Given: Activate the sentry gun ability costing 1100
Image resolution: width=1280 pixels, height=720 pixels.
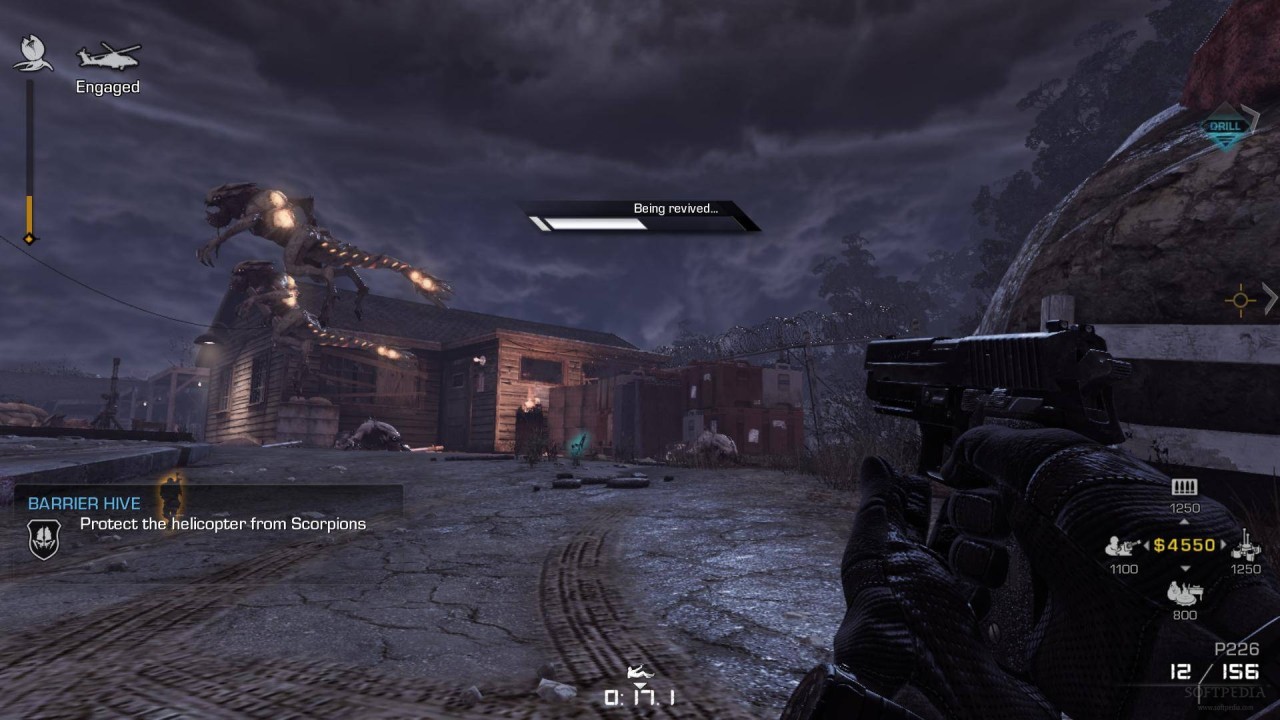Looking at the screenshot, I should pos(1122,546).
